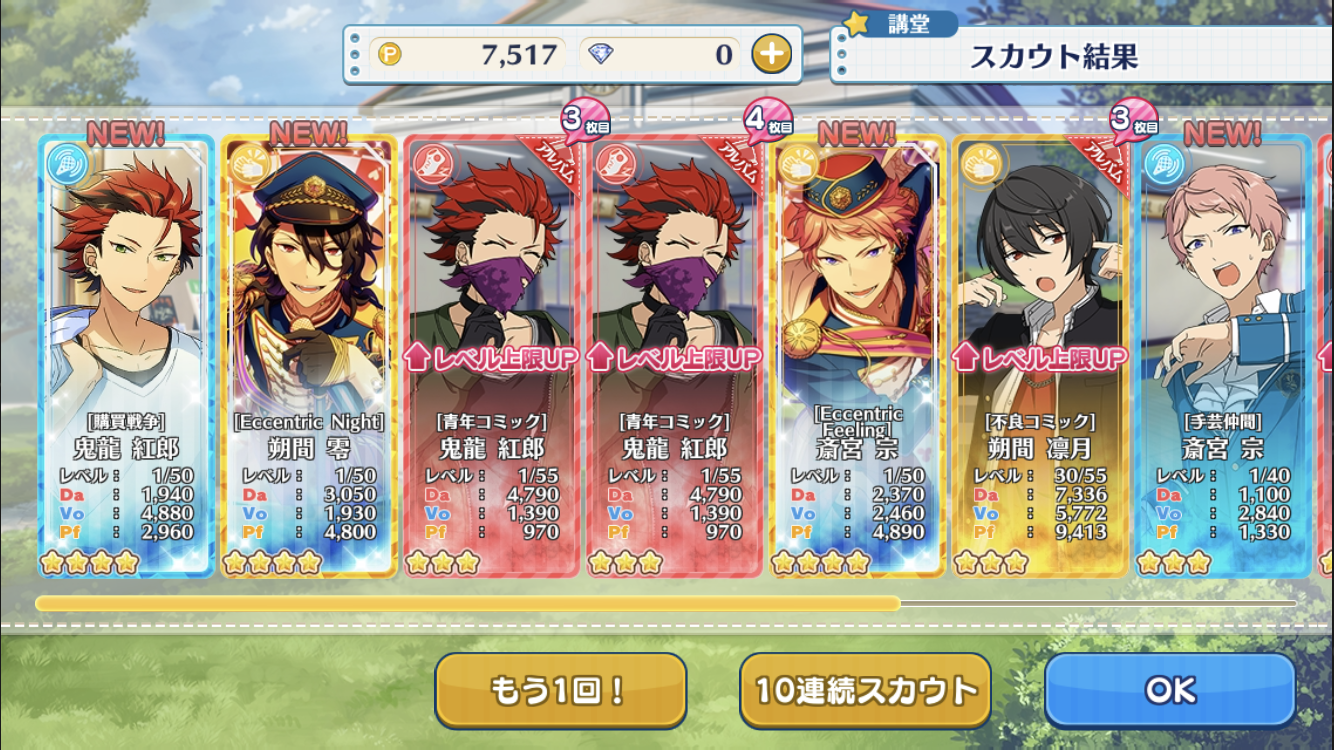Choose the 青年コミック card marked 3枚目

coord(492,355)
